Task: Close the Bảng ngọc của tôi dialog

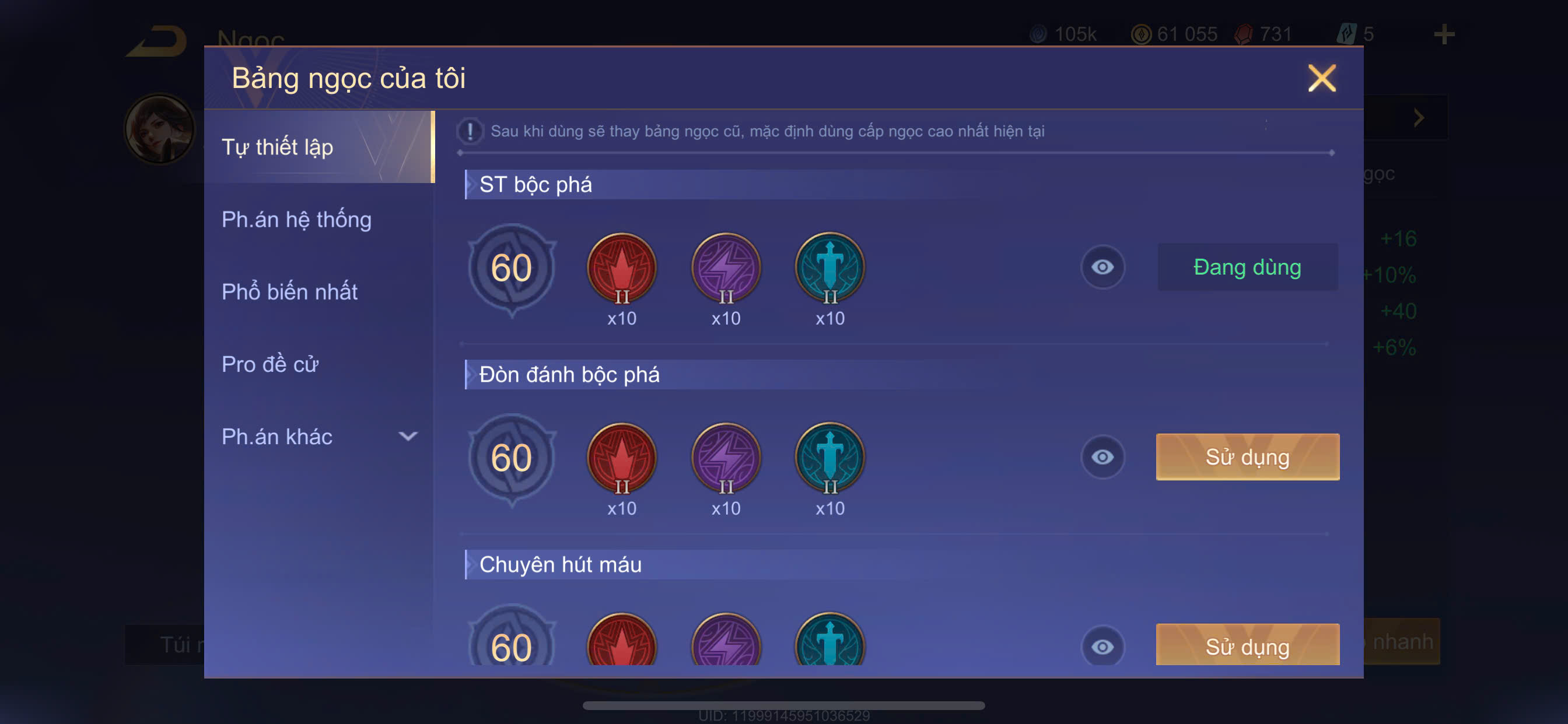Action: tap(1321, 79)
